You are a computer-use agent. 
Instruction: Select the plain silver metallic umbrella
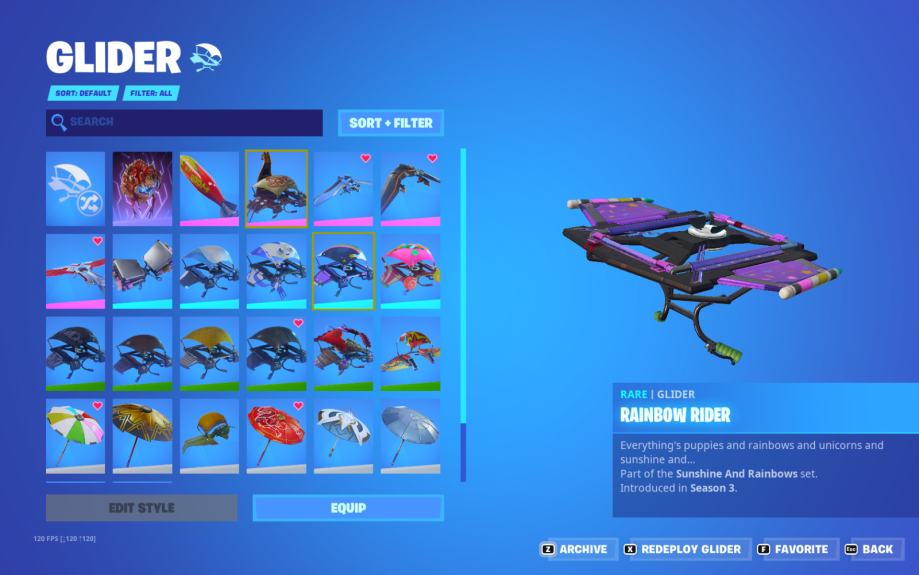click(x=410, y=435)
